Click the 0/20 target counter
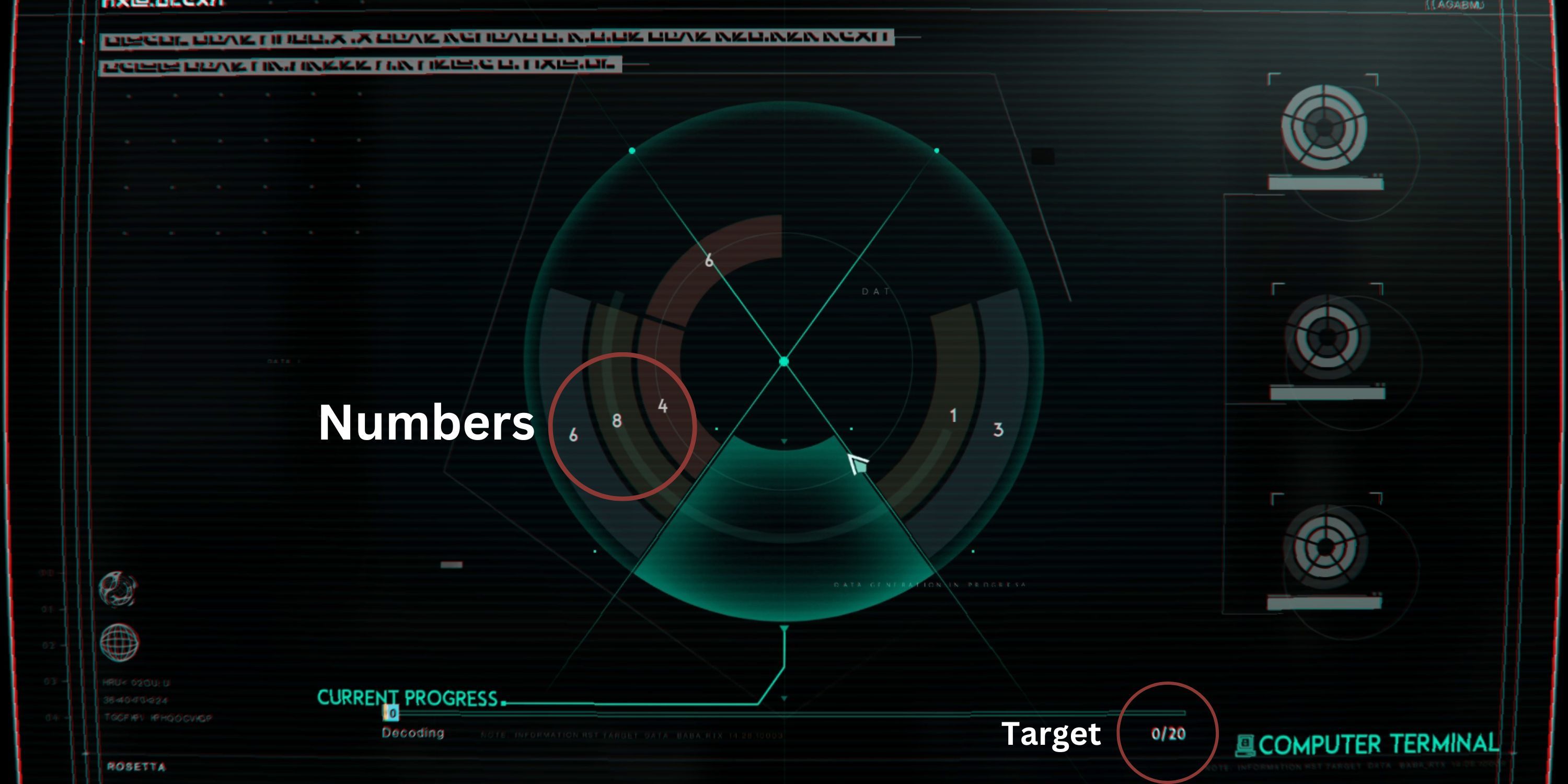Image resolution: width=1568 pixels, height=784 pixels. [x=1168, y=735]
